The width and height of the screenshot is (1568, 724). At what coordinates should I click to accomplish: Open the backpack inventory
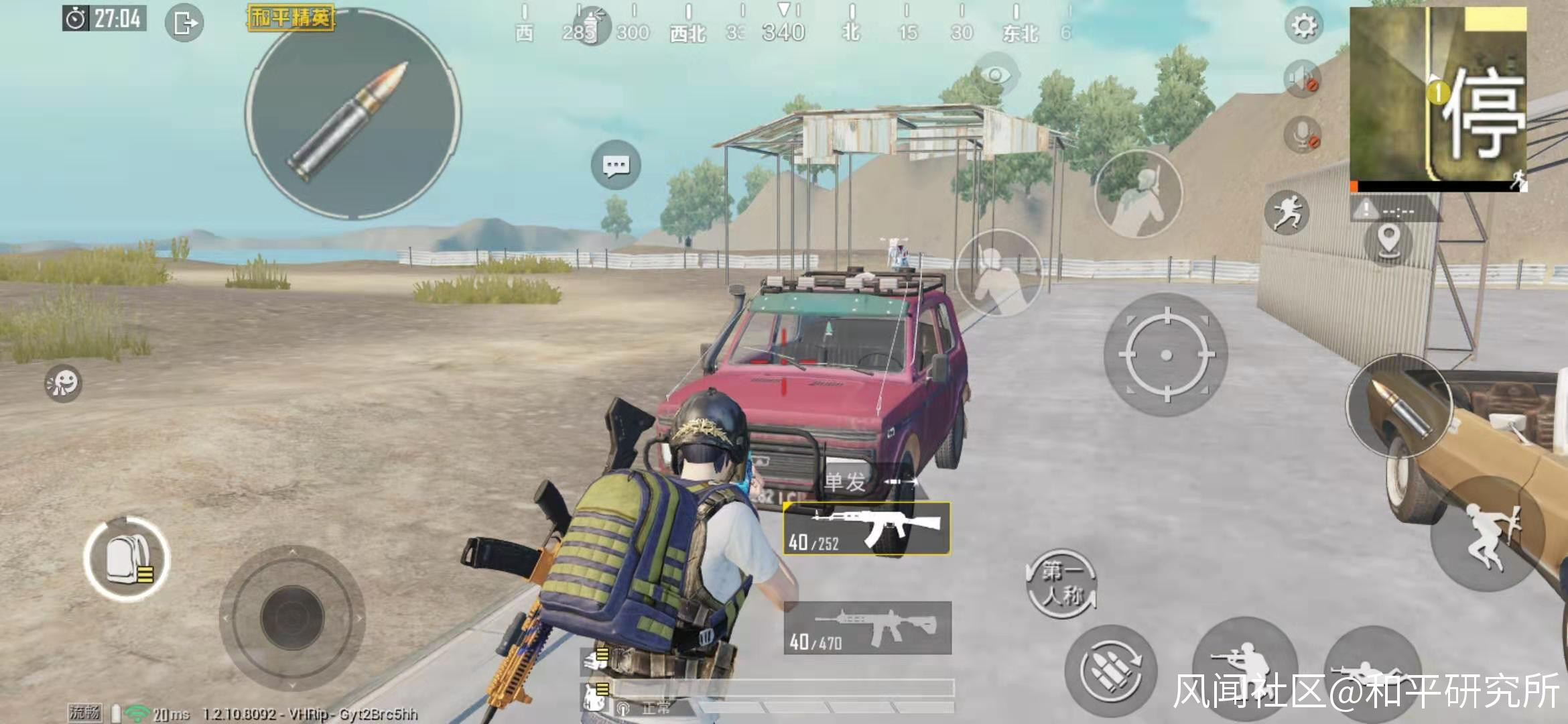coord(127,558)
